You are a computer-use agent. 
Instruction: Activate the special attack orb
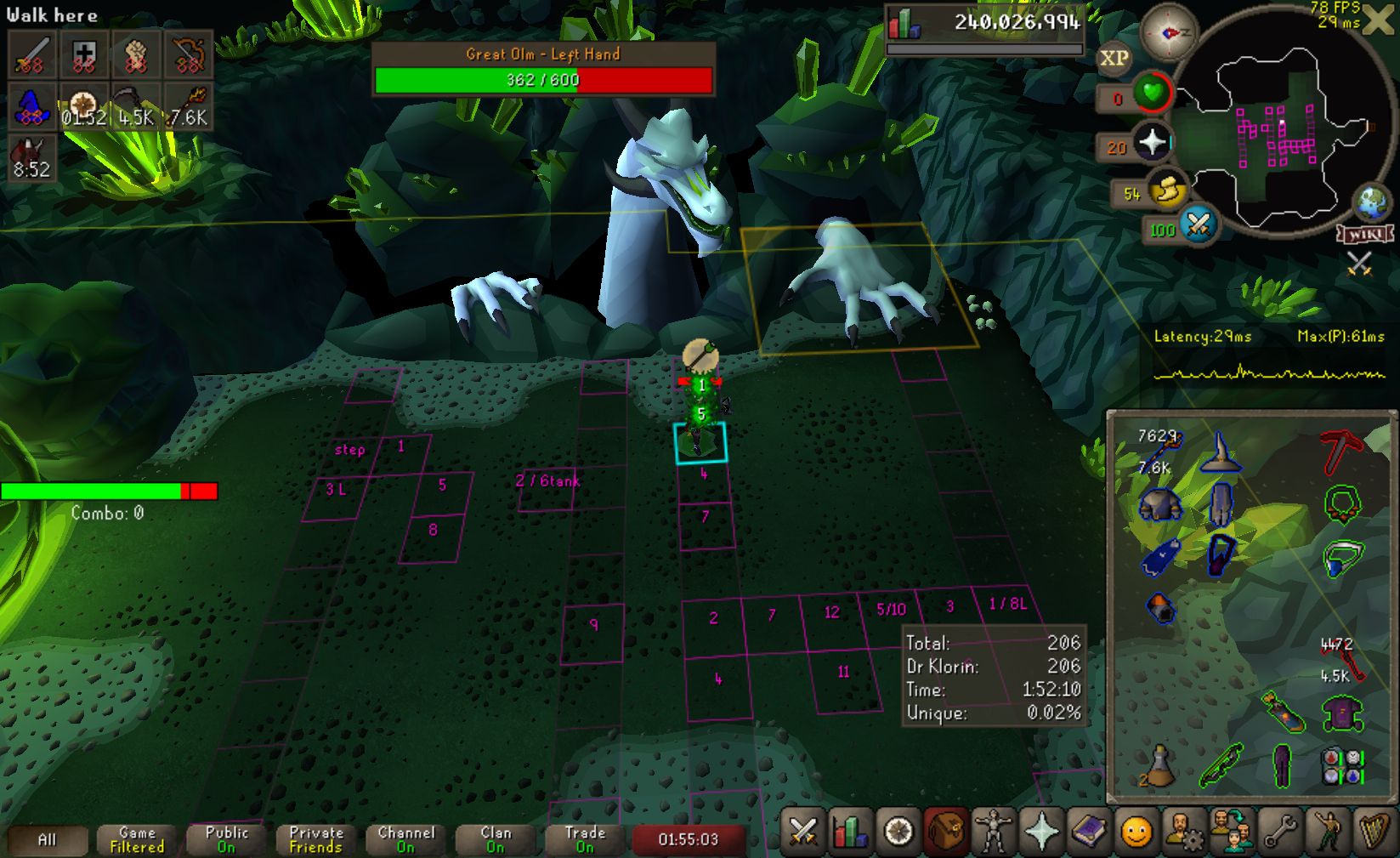[x=1198, y=225]
